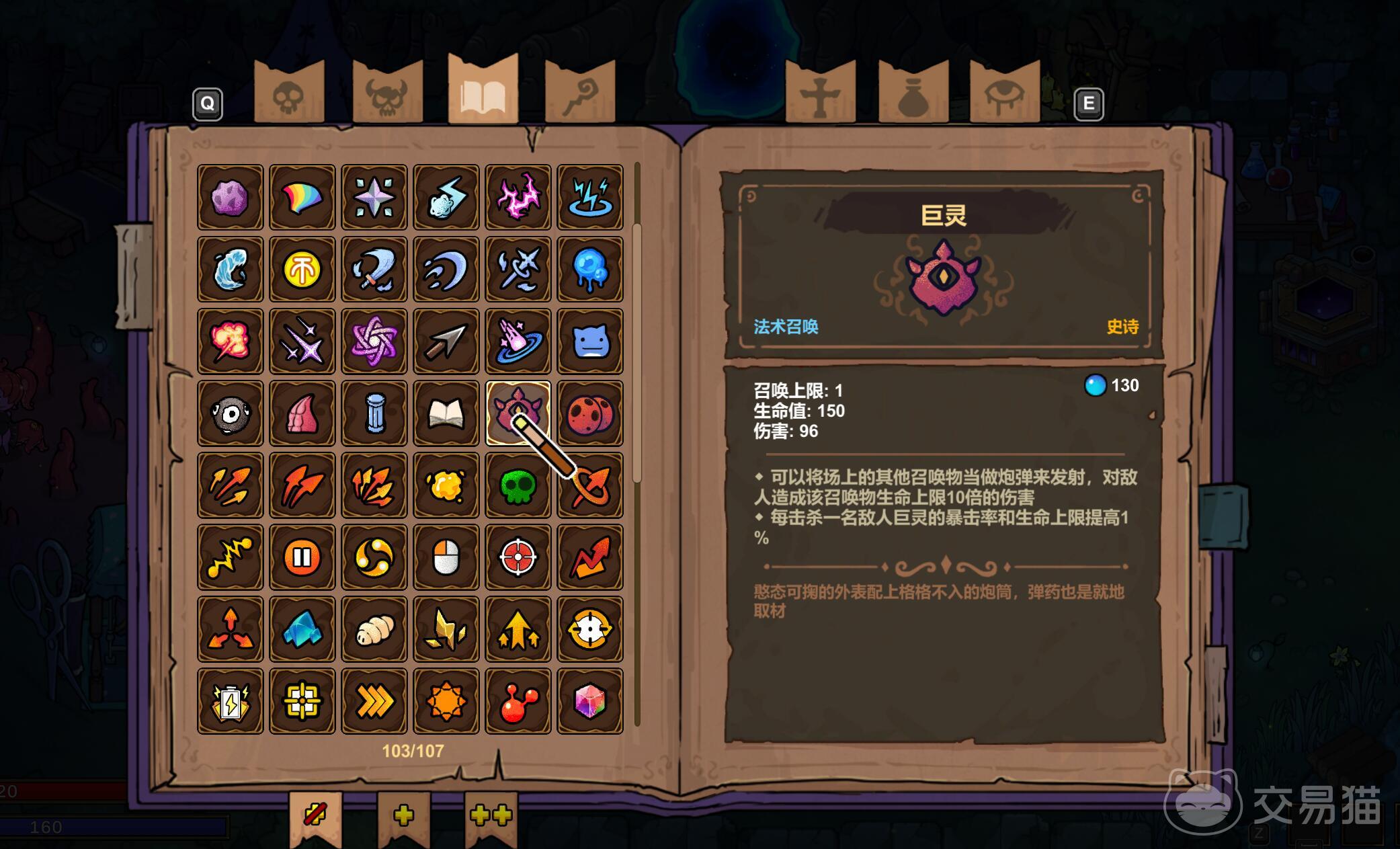Open the sun-shaped spell icon
The image size is (1400, 849).
446,701
